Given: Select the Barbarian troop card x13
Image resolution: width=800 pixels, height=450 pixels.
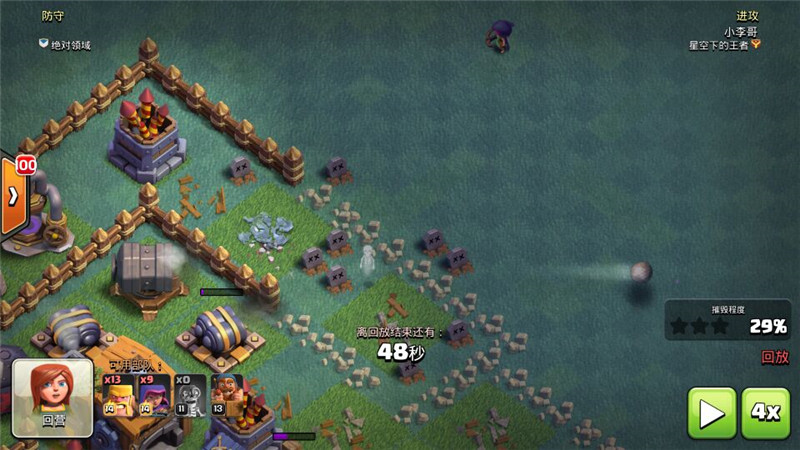Looking at the screenshot, I should click(x=119, y=396).
